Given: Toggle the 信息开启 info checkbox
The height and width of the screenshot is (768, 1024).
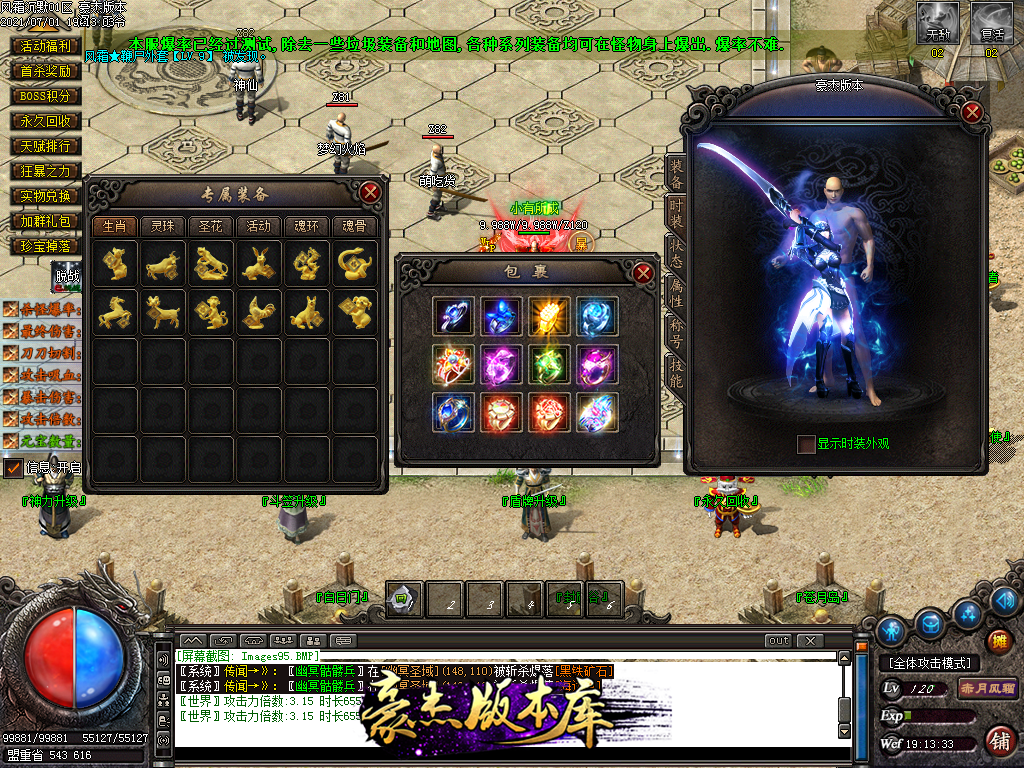Looking at the screenshot, I should (x=13, y=467).
